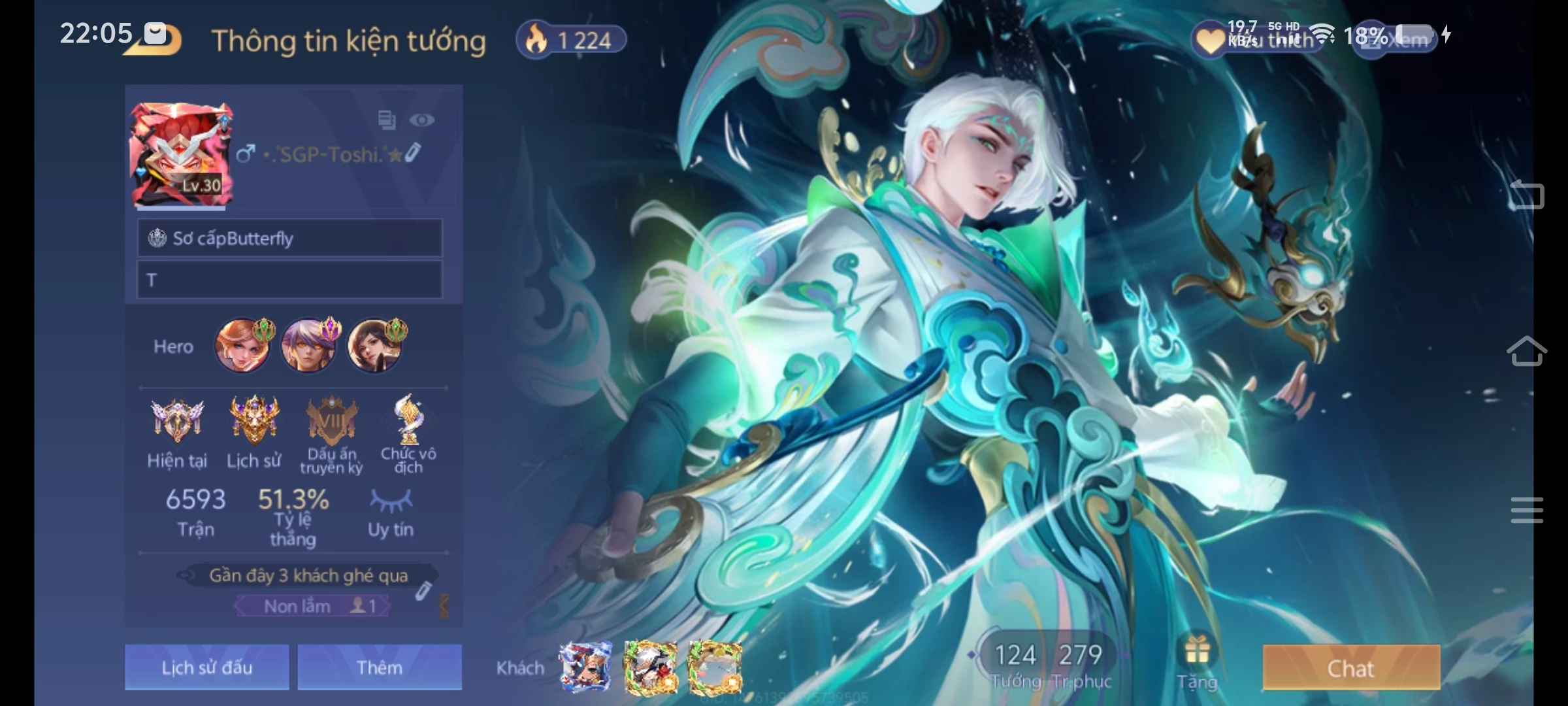This screenshot has width=1568, height=706.
Task: Hit the Yêu thích heart button
Action: point(1209,41)
